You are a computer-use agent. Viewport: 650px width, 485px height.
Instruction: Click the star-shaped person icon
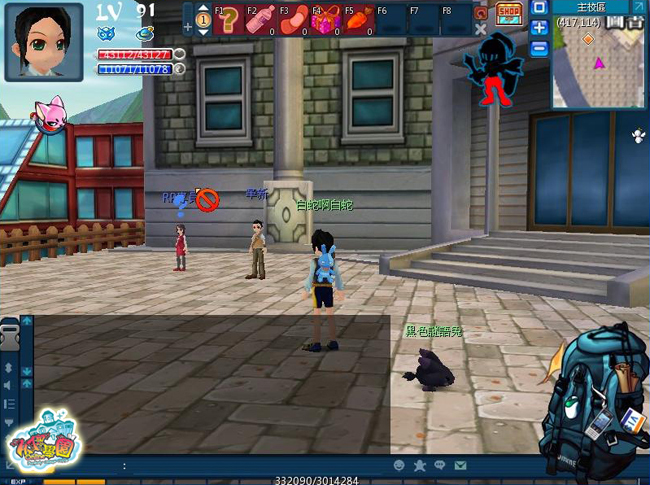click(420, 466)
